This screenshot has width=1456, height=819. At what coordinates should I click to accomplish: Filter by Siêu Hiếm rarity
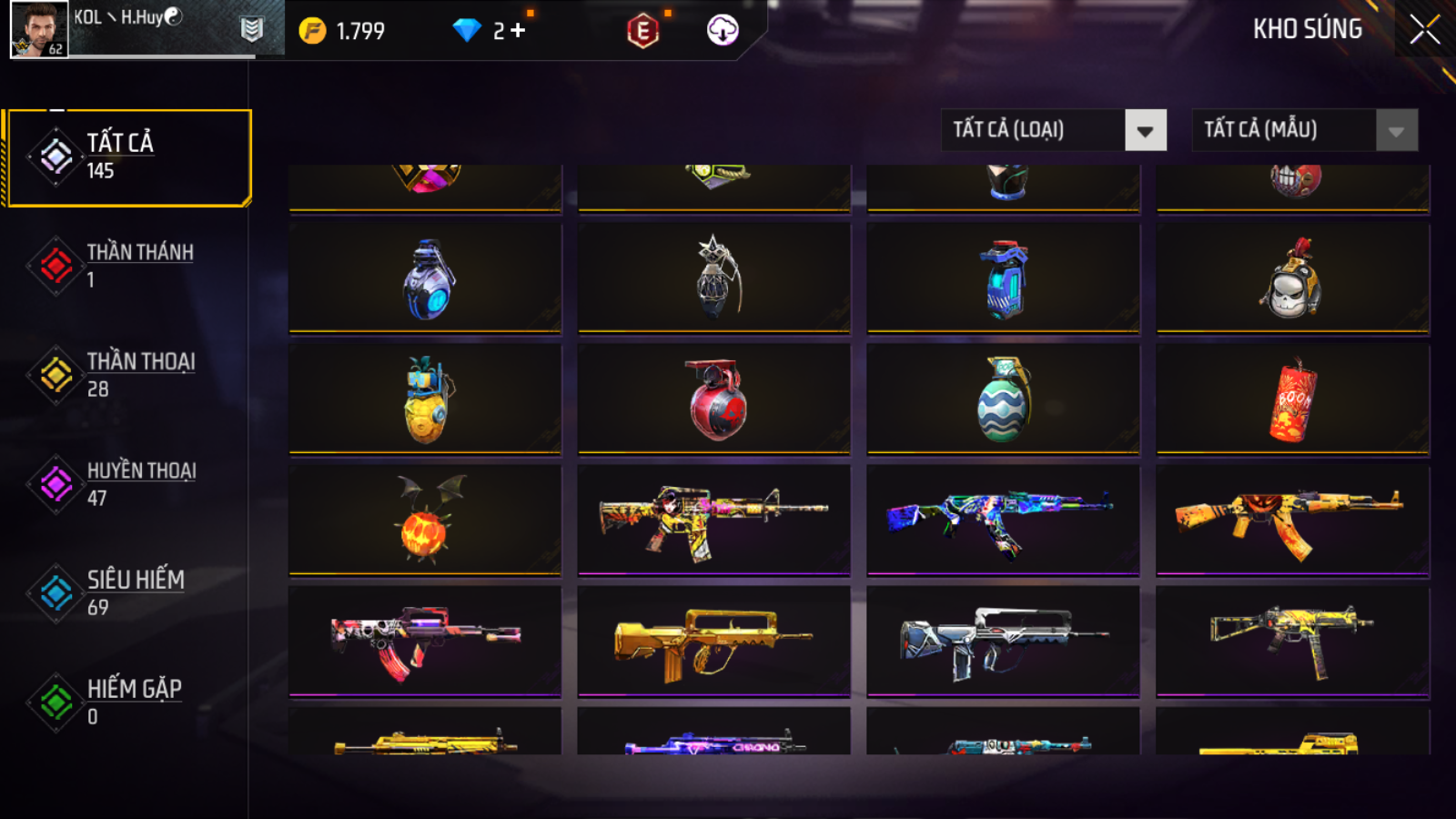127,592
